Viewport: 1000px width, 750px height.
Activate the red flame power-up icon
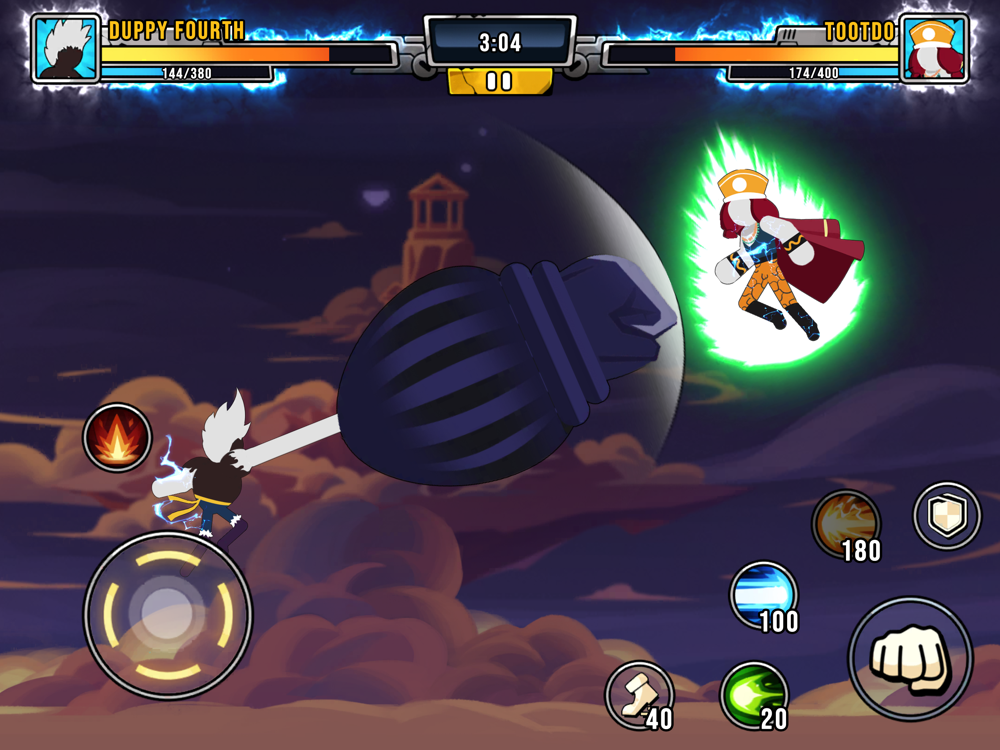118,437
